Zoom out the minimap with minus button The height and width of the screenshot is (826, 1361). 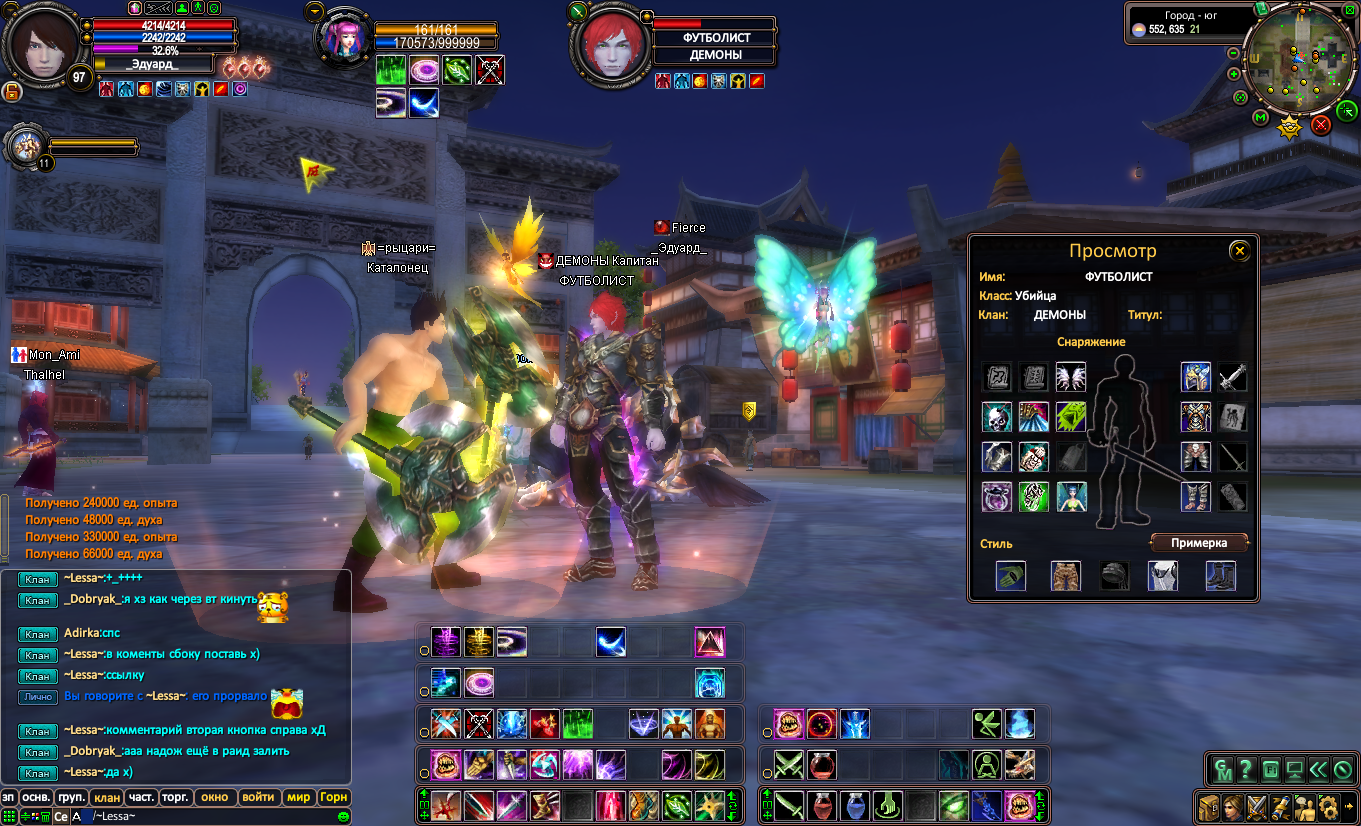1234,53
